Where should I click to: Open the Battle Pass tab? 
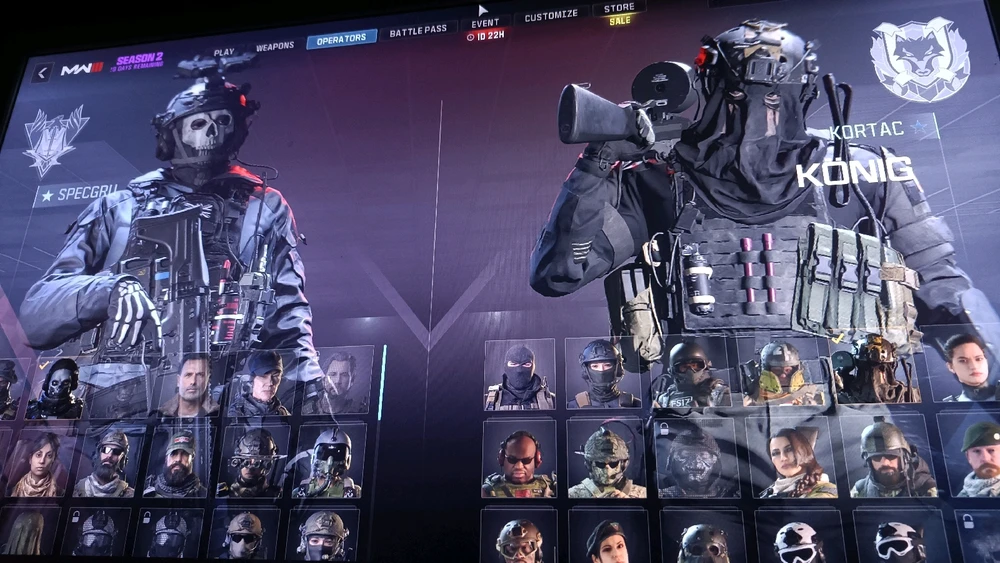click(x=419, y=32)
